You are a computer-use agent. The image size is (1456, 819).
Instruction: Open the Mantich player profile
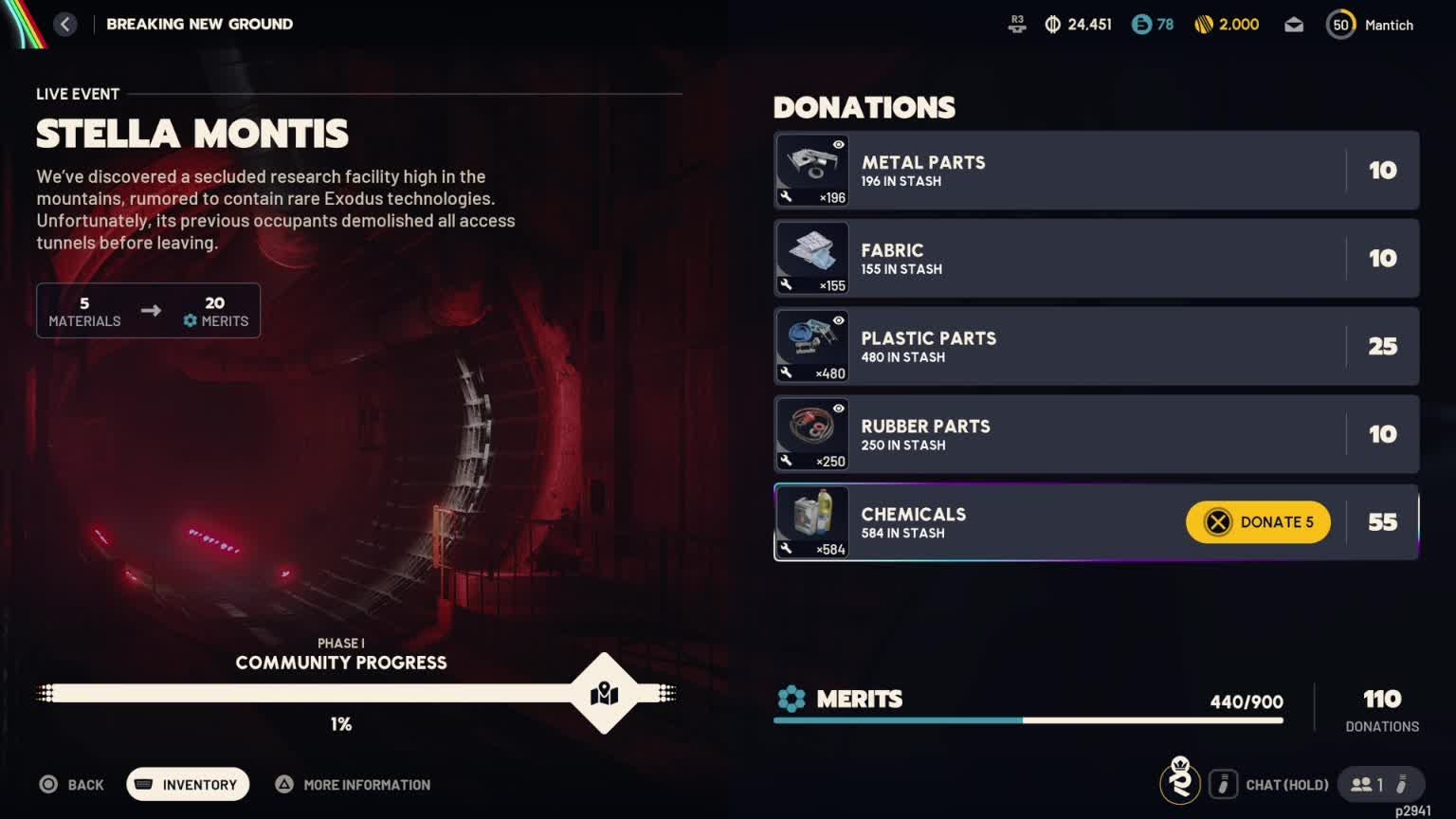pyautogui.click(x=1371, y=25)
